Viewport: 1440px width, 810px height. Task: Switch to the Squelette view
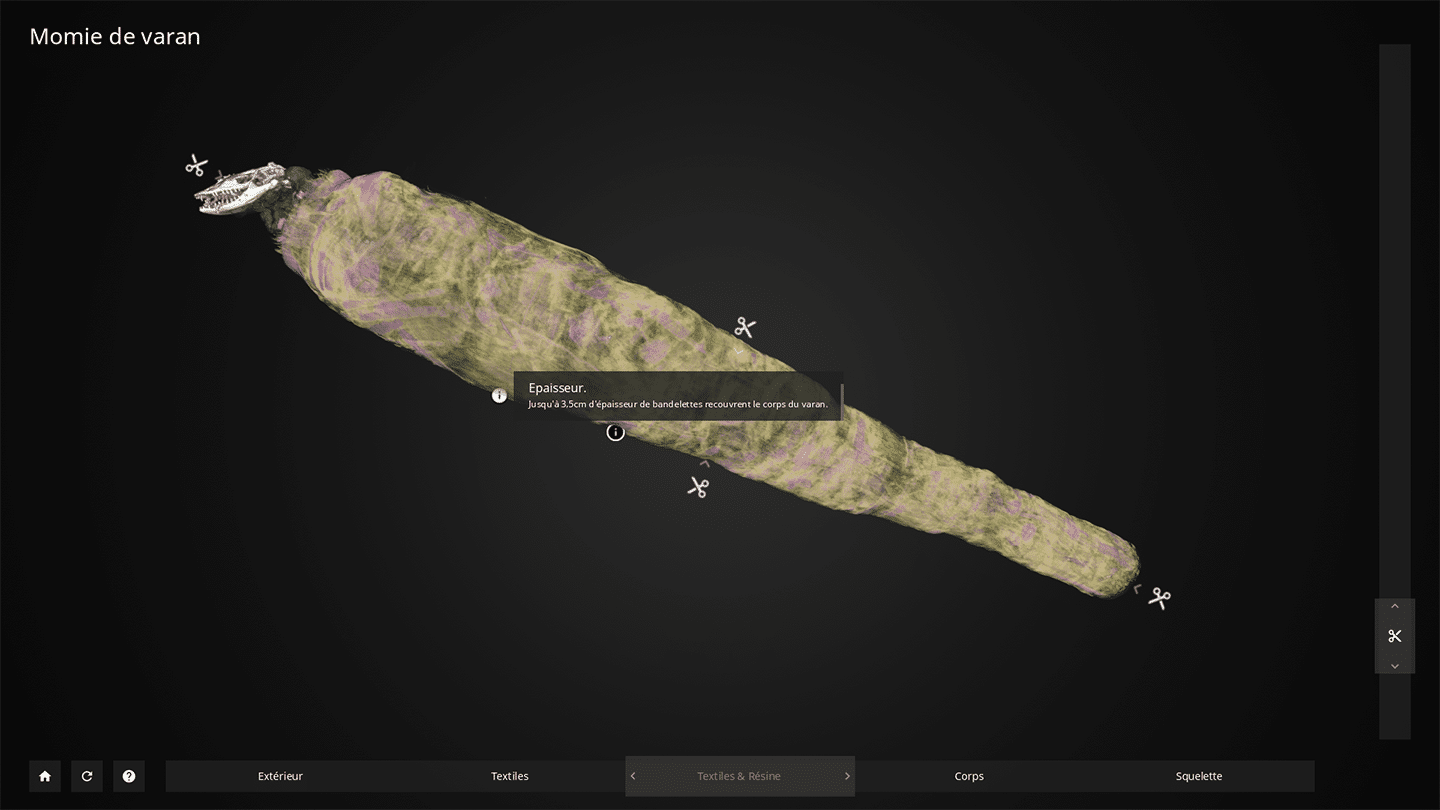(1199, 776)
